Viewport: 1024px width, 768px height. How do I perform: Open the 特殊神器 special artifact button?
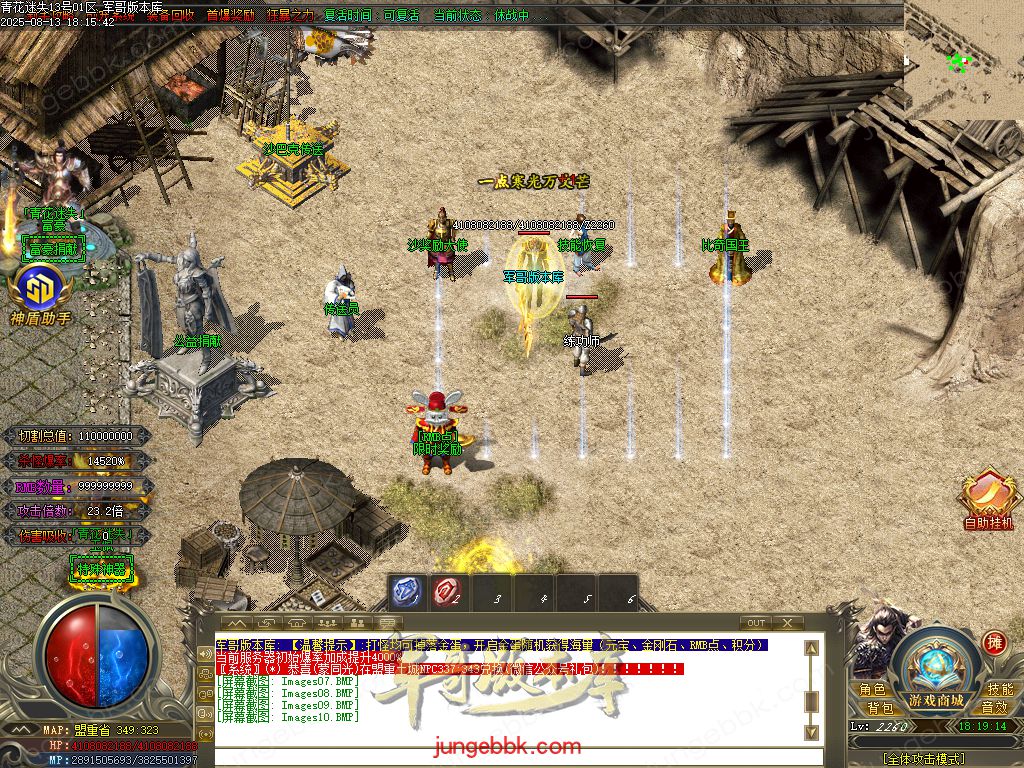click(x=101, y=570)
